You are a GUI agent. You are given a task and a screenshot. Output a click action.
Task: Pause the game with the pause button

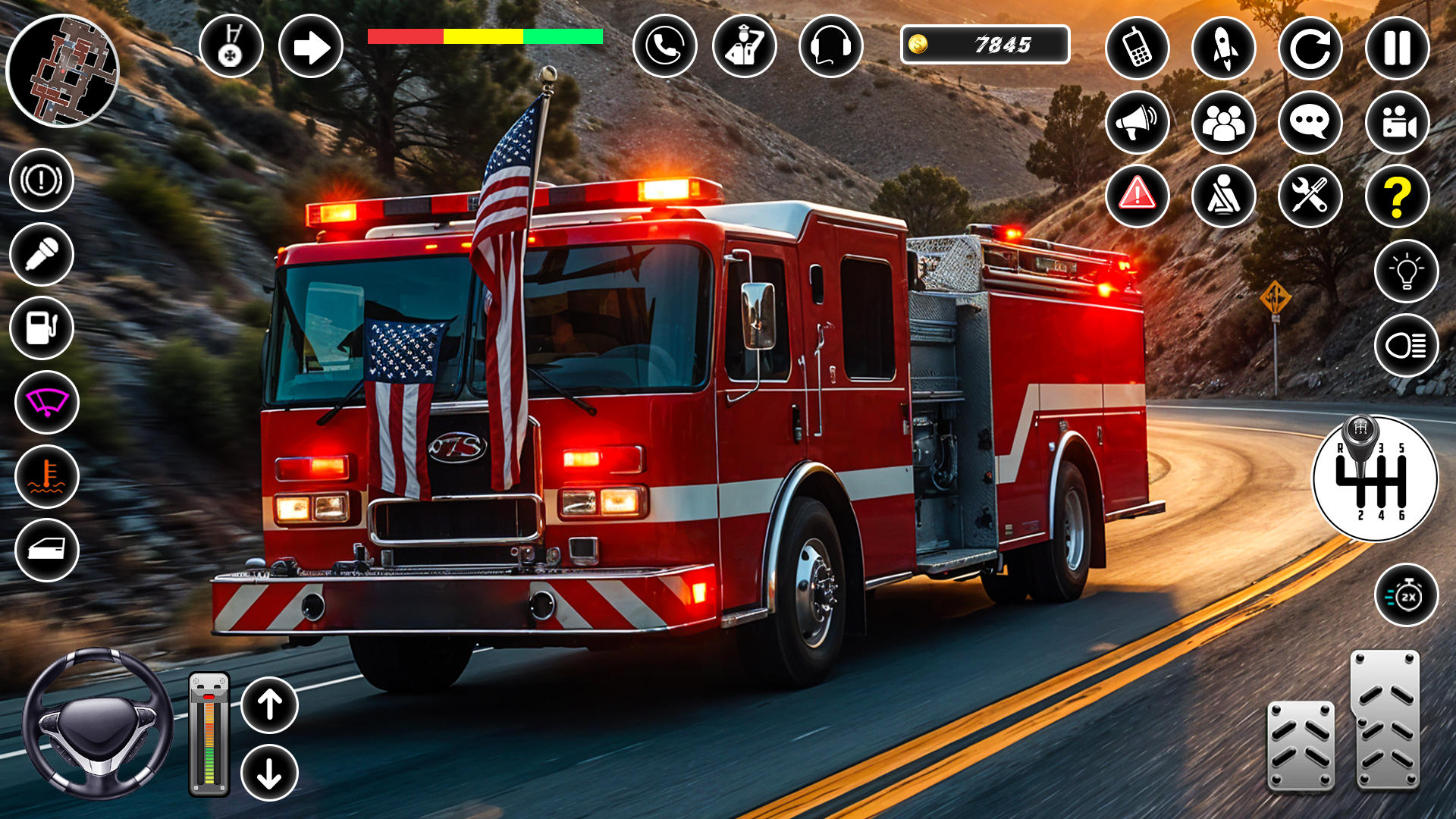tap(1397, 48)
